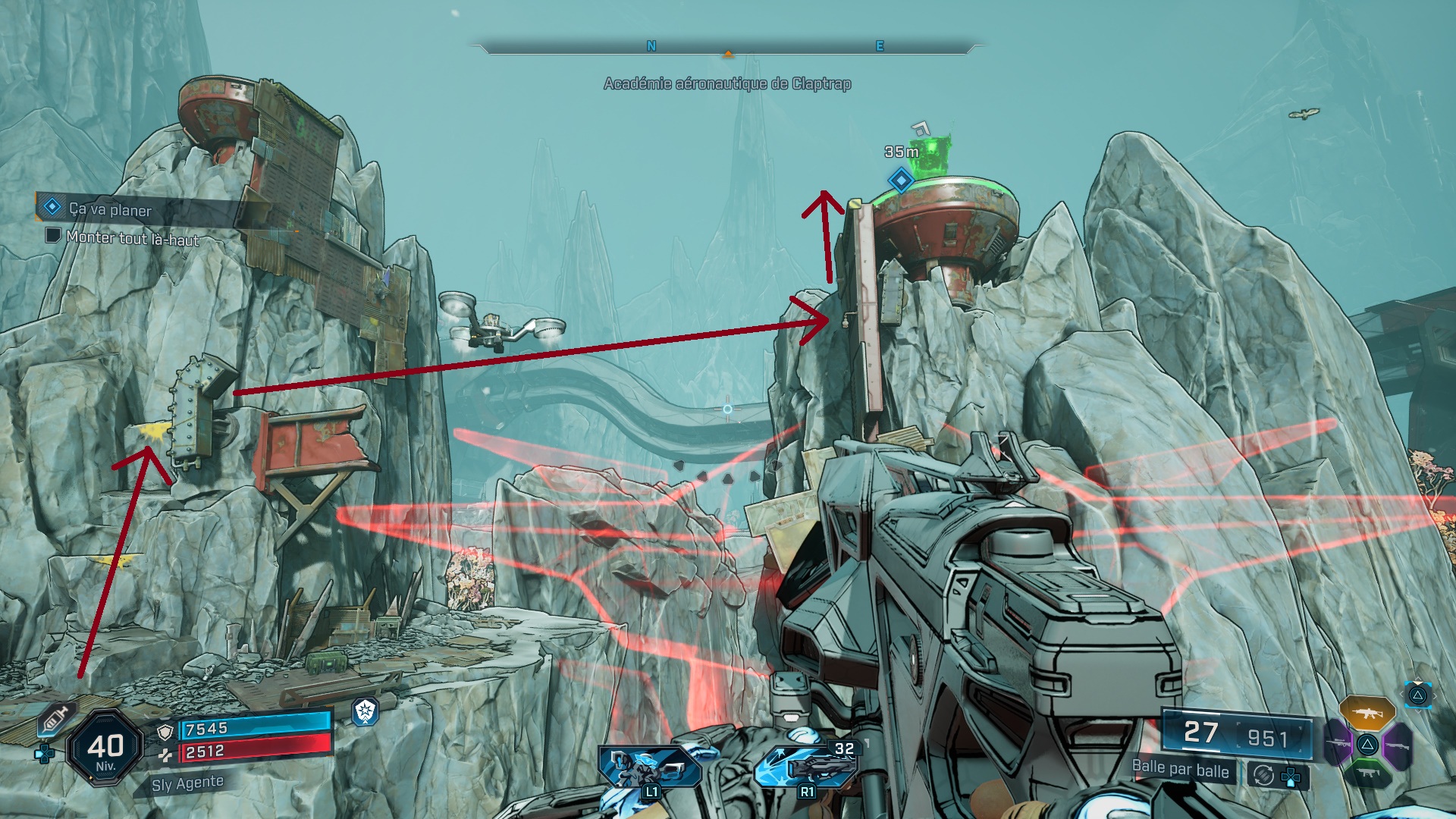This screenshot has width=1456, height=819.
Task: Click the star shield buff icon
Action: [366, 711]
